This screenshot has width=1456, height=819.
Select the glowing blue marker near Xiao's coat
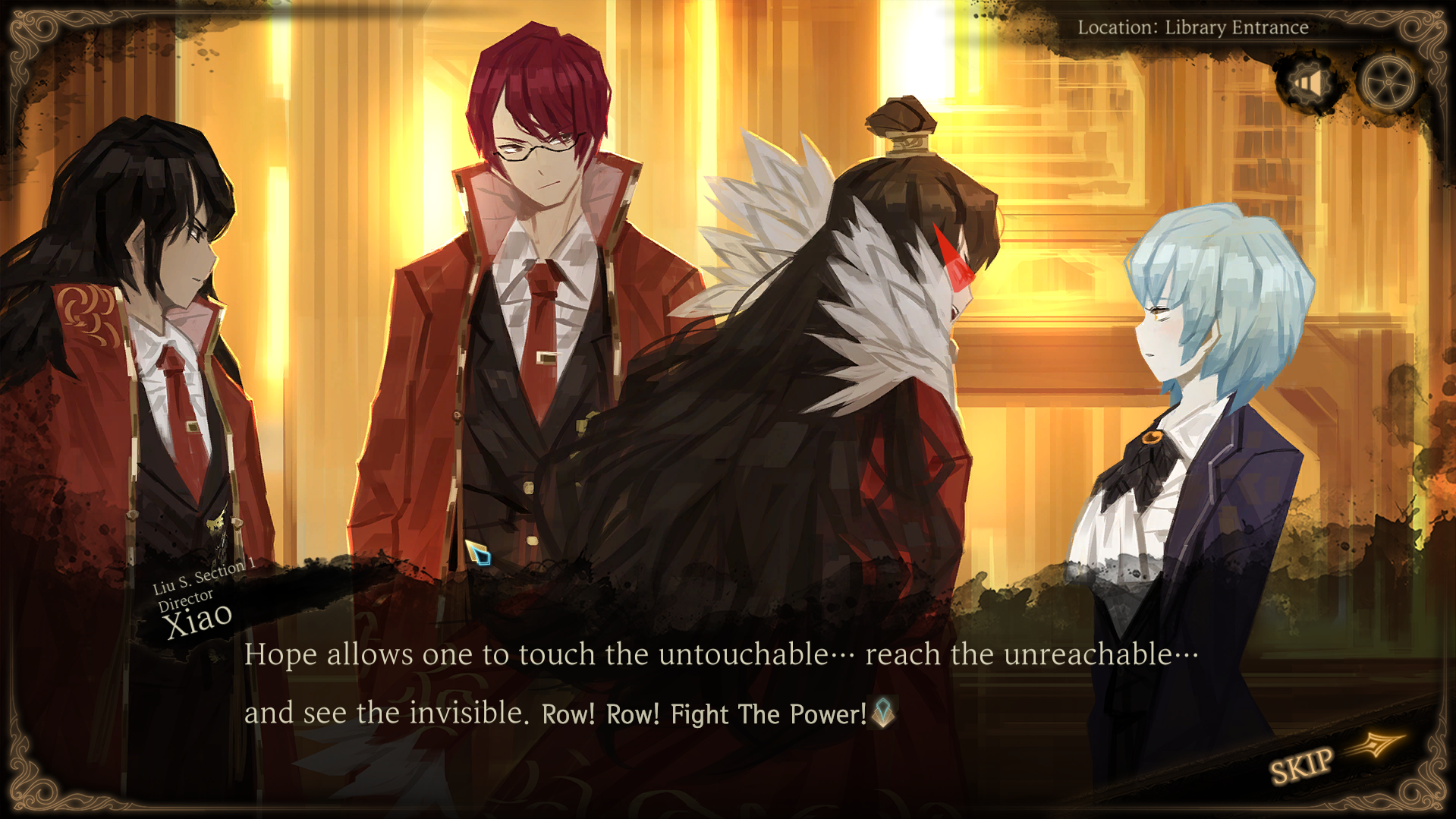484,558
